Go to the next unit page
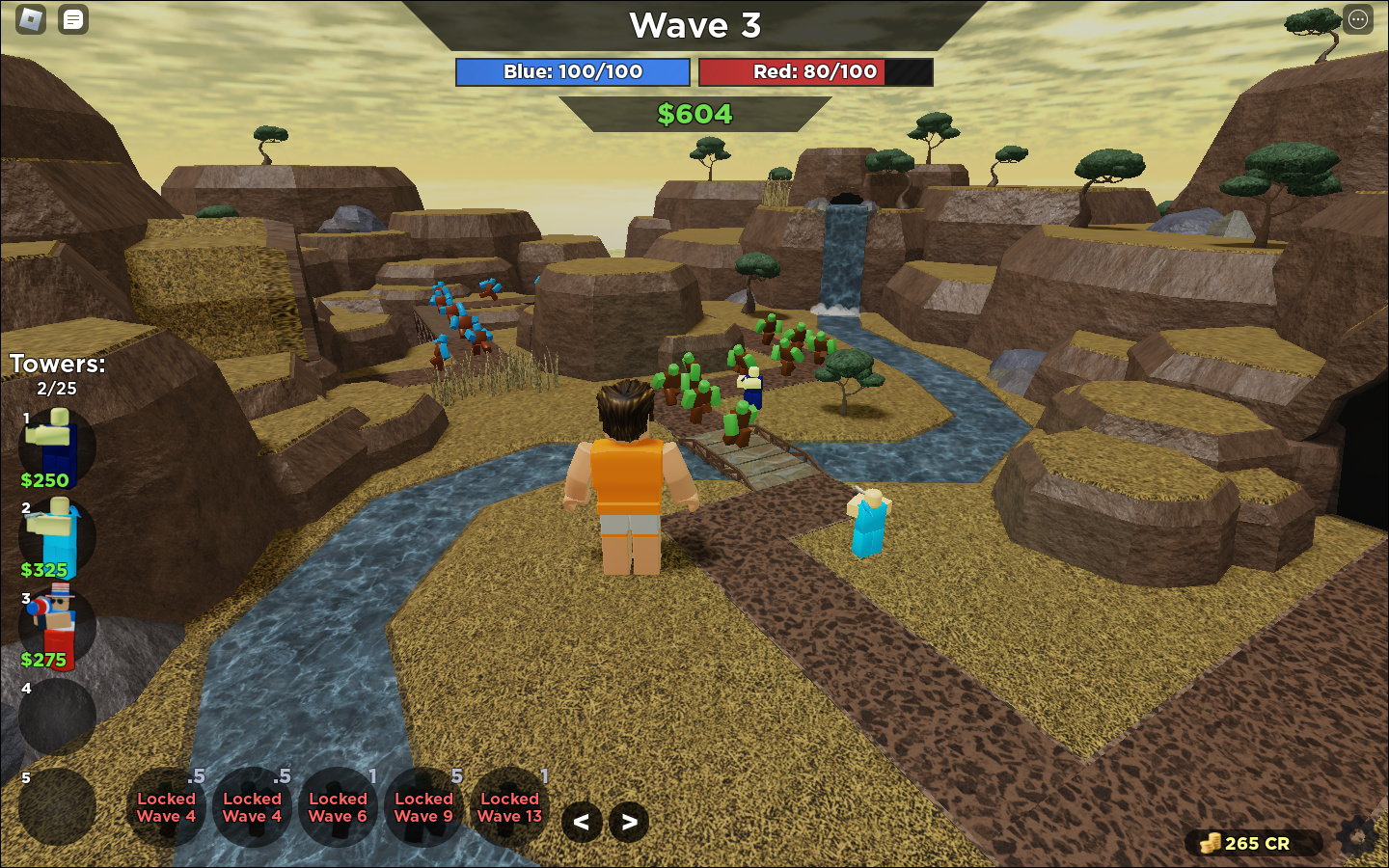The width and height of the screenshot is (1389, 868). [x=629, y=823]
